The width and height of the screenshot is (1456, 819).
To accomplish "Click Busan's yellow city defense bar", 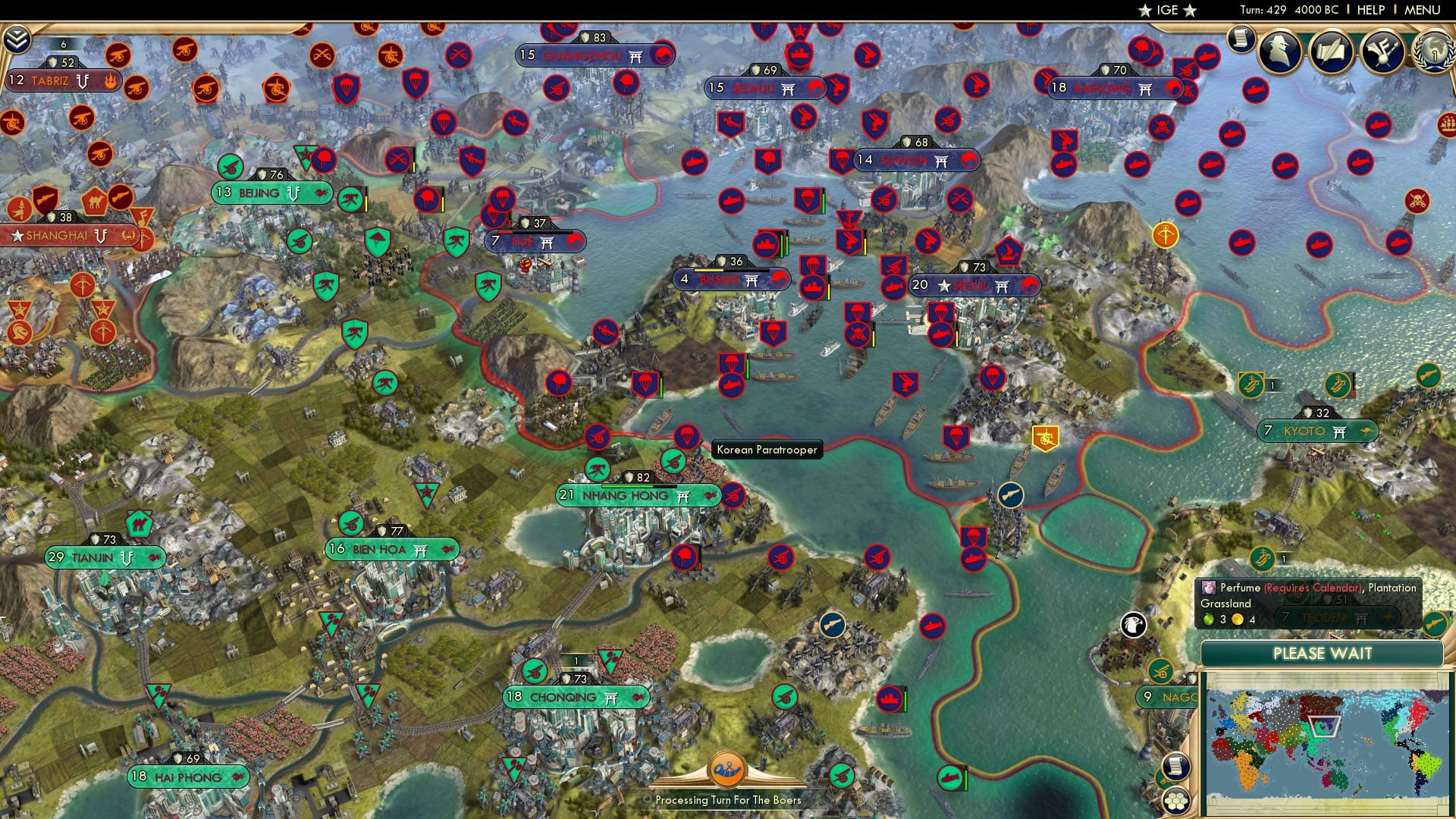I will (x=709, y=270).
